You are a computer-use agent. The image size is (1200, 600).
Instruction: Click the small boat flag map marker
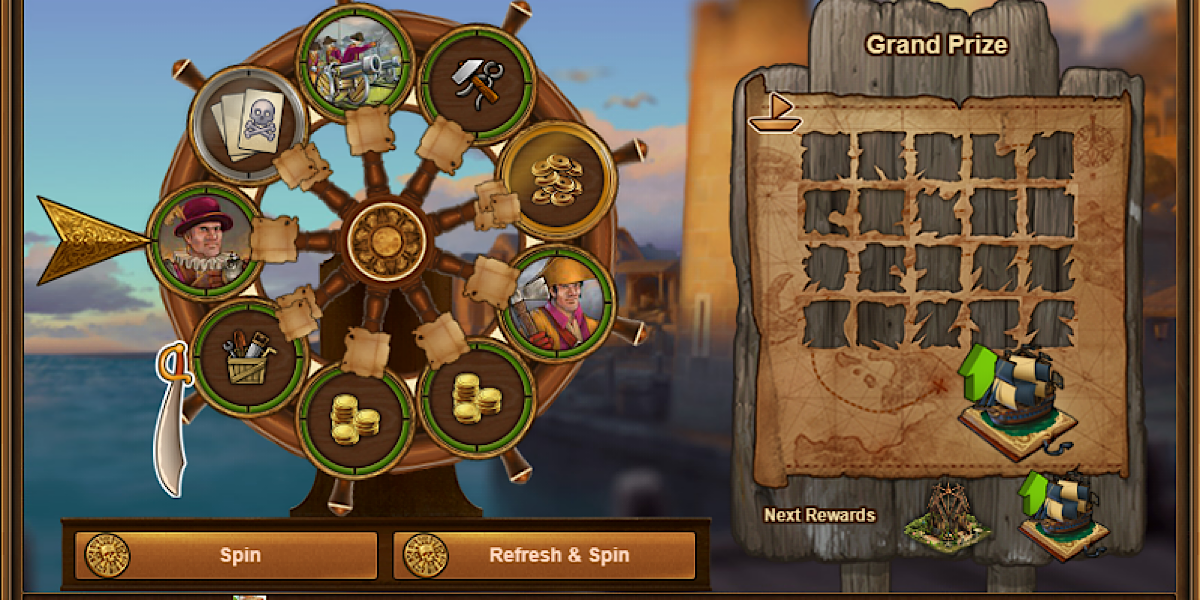(x=774, y=113)
